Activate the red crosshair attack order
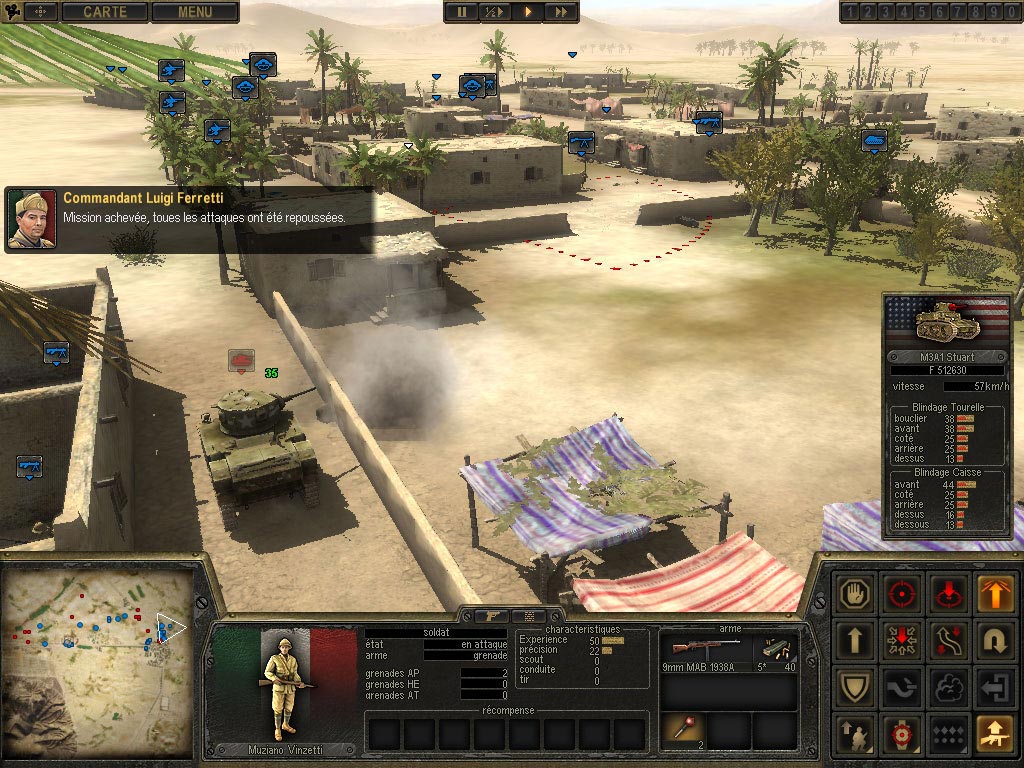This screenshot has height=768, width=1024. 902,593
